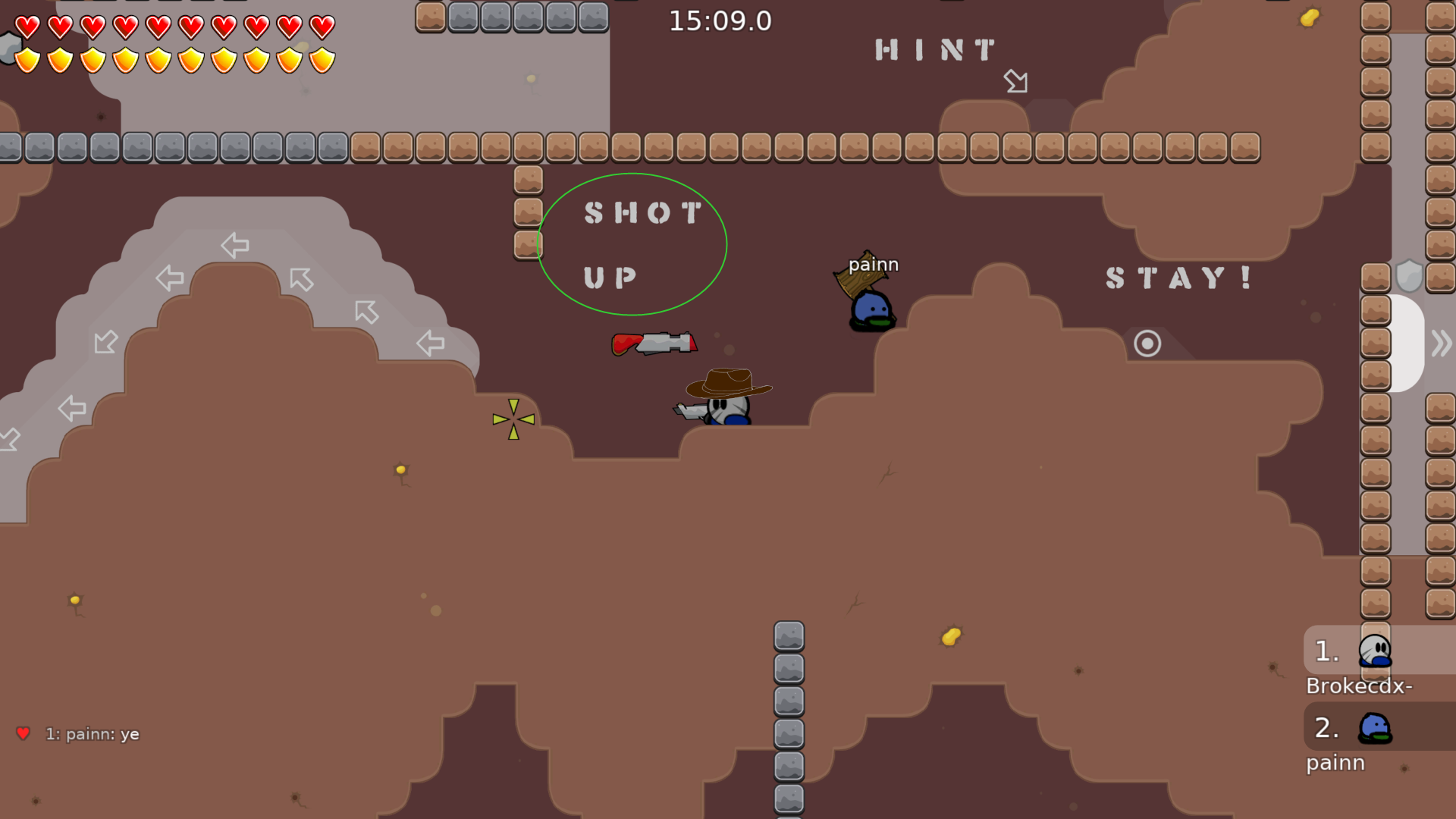Click the chat line reading painn: ye

pyautogui.click(x=93, y=733)
